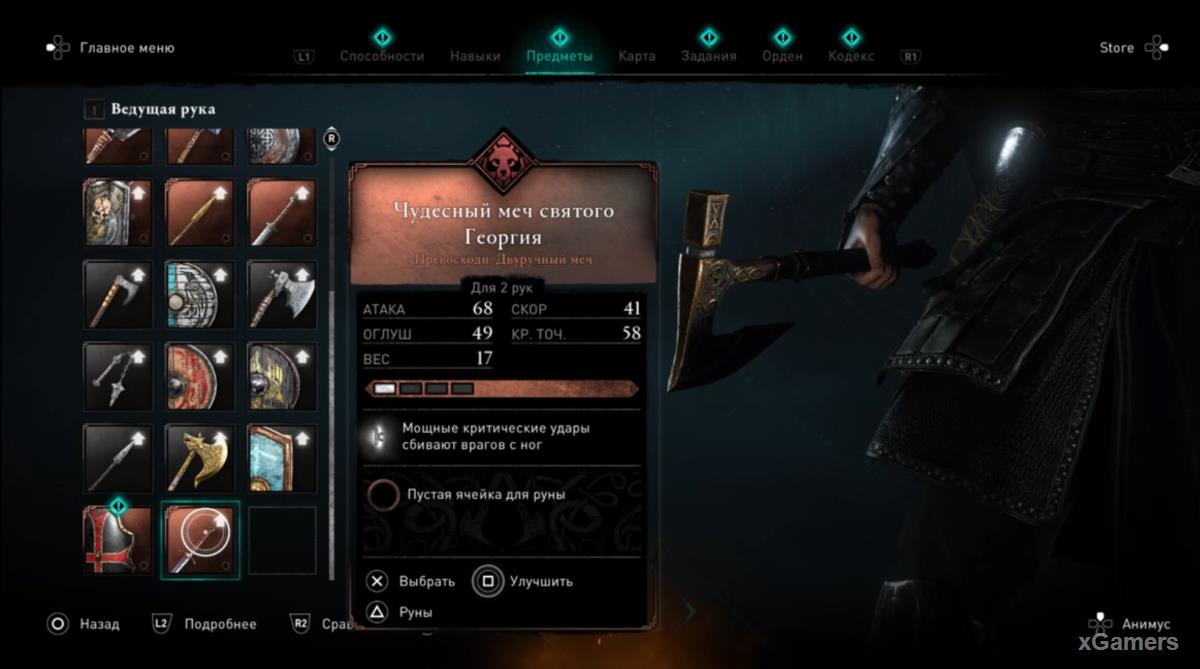Click the empty rune slot circle

381,494
